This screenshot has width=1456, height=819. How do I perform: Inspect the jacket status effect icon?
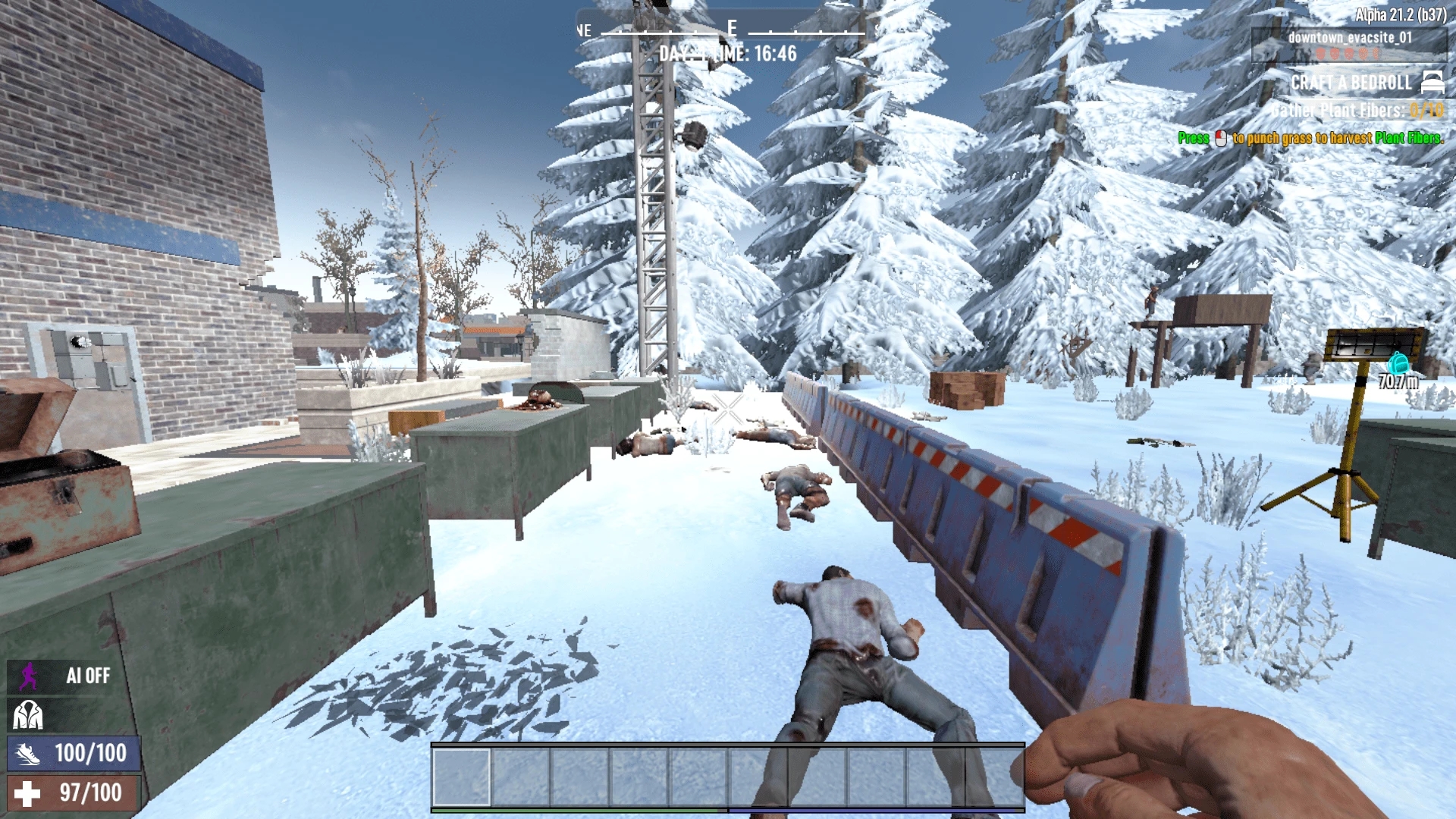[x=28, y=714]
